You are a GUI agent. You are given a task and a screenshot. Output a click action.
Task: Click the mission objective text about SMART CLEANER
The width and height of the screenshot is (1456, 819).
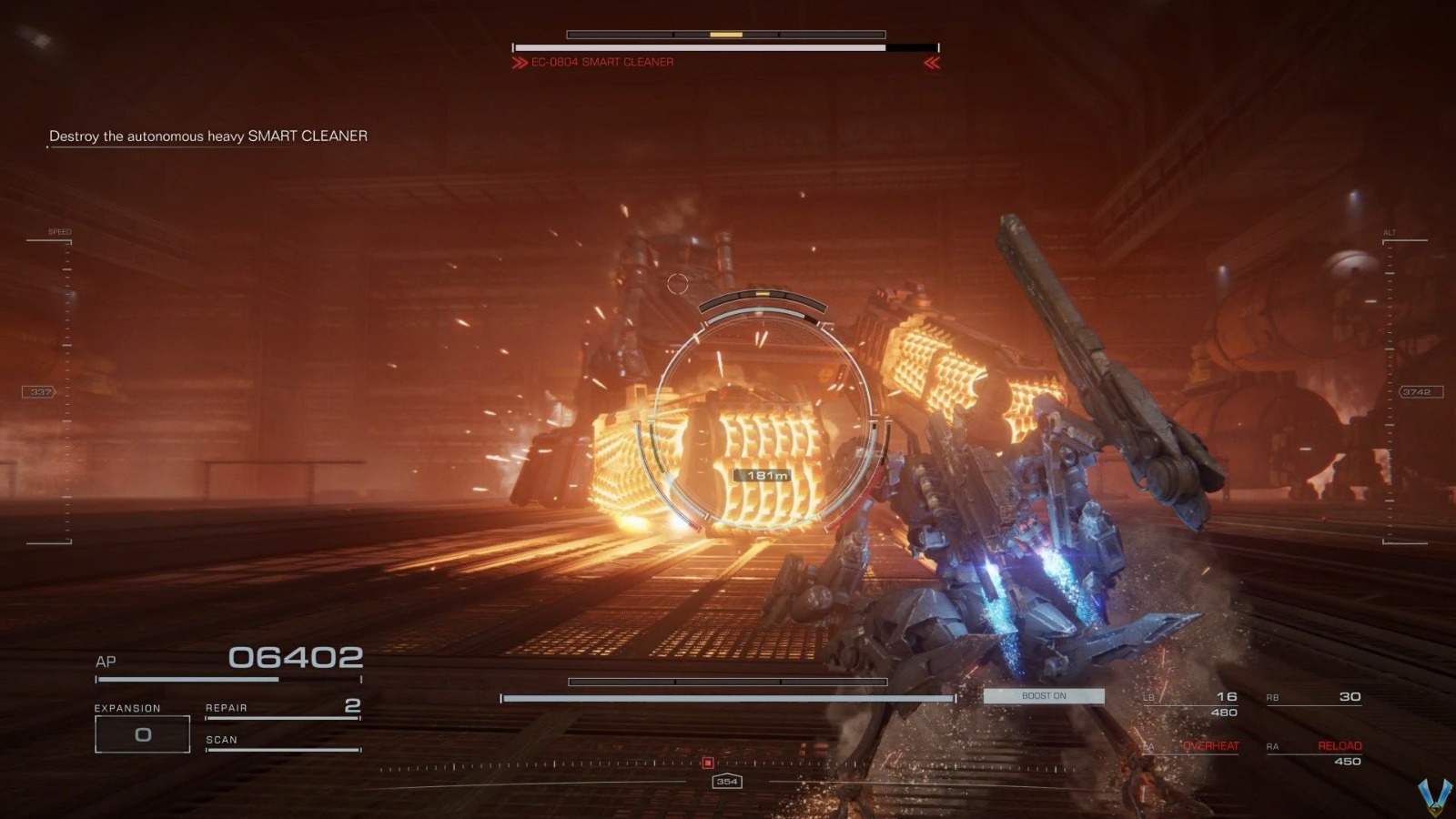[207, 136]
